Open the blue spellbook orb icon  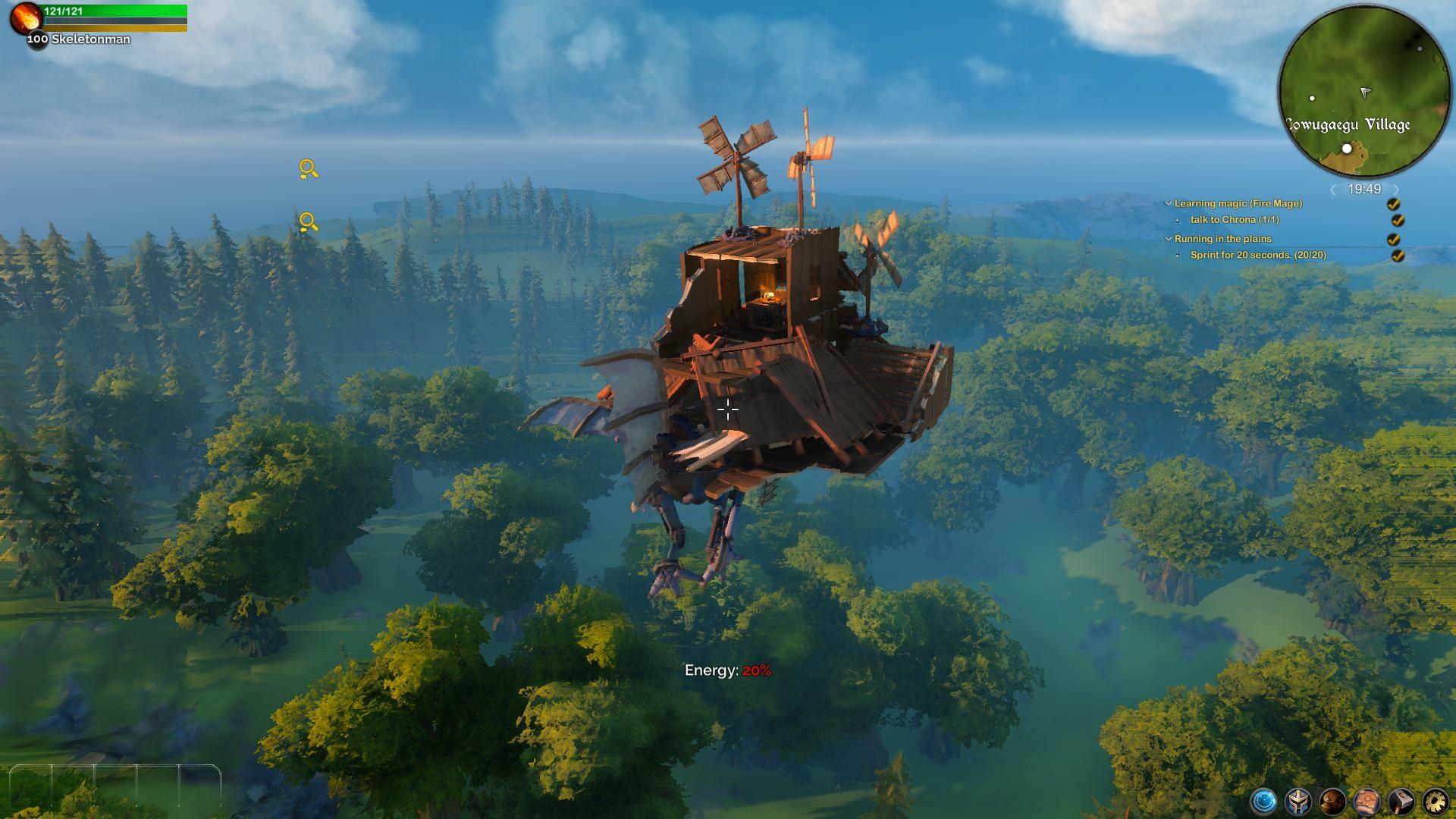pos(1263,801)
